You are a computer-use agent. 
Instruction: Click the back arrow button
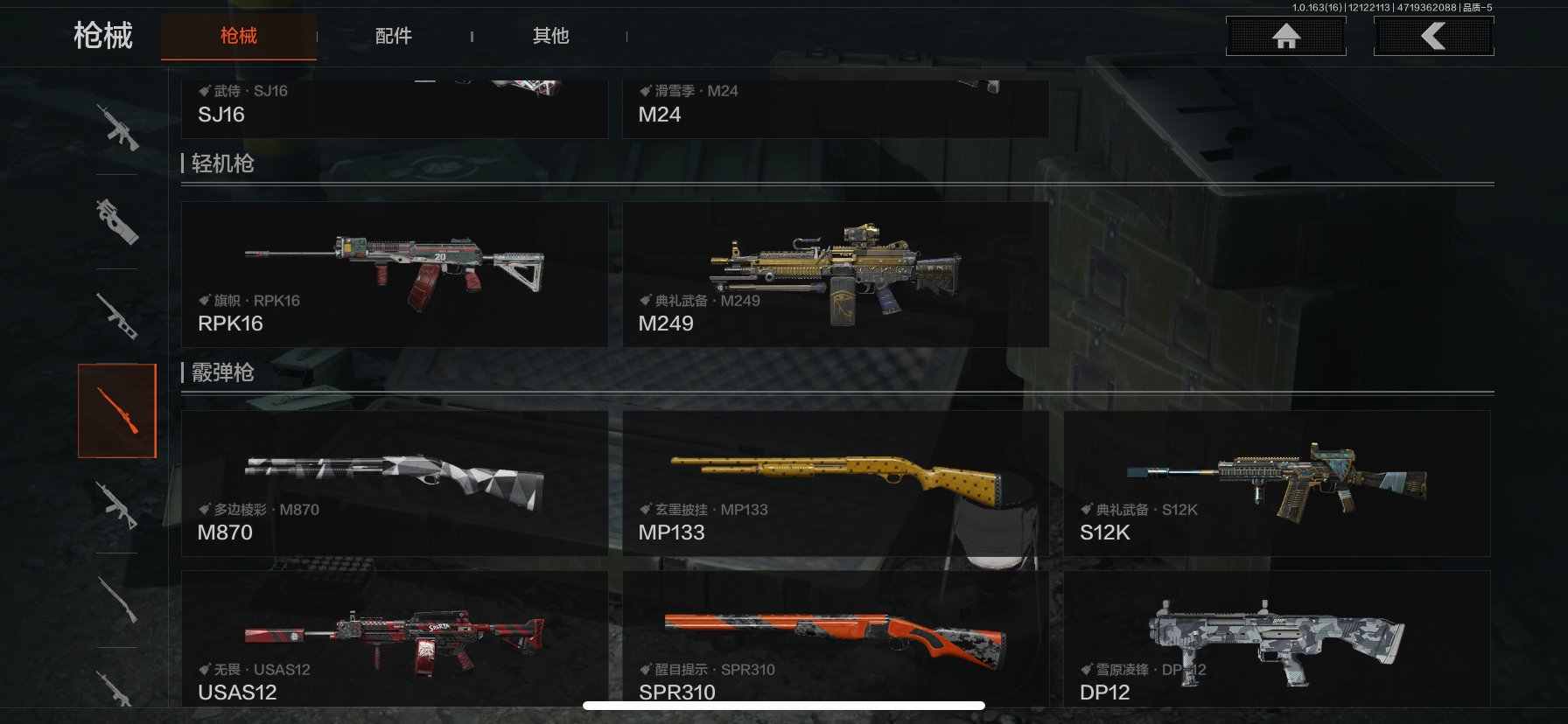pos(1433,37)
